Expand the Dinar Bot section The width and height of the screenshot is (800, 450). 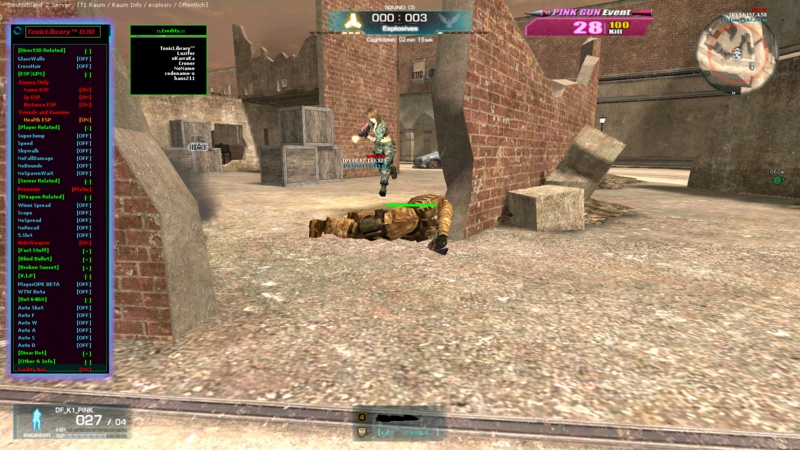point(87,353)
